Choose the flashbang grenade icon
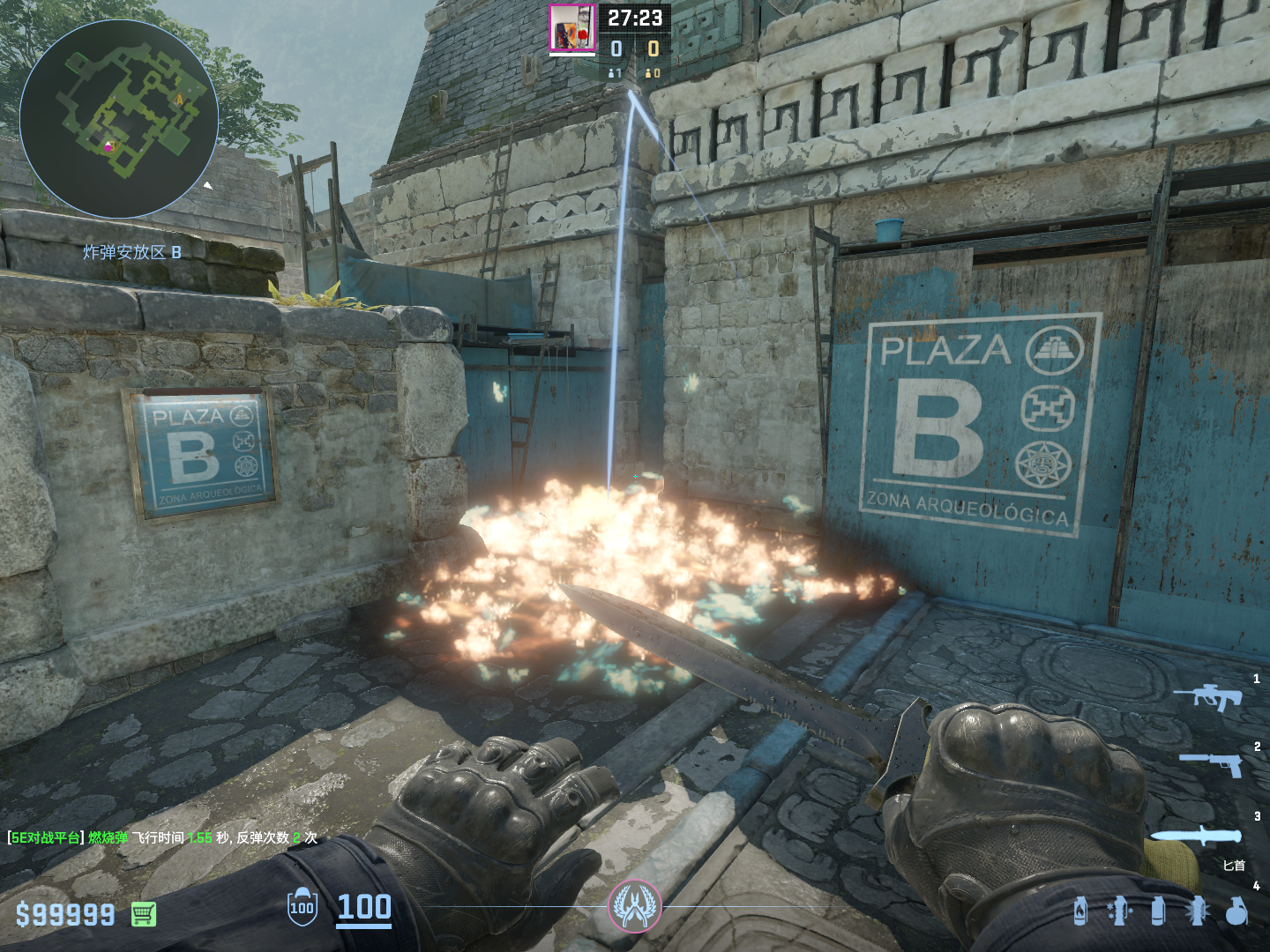The height and width of the screenshot is (952, 1270). tap(1197, 911)
